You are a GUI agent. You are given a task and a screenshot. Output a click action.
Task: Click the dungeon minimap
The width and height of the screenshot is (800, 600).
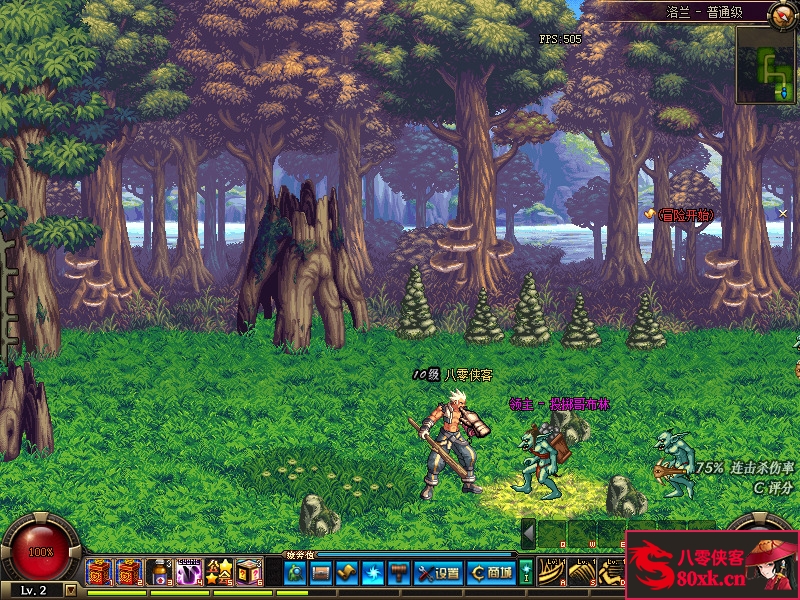click(x=767, y=65)
